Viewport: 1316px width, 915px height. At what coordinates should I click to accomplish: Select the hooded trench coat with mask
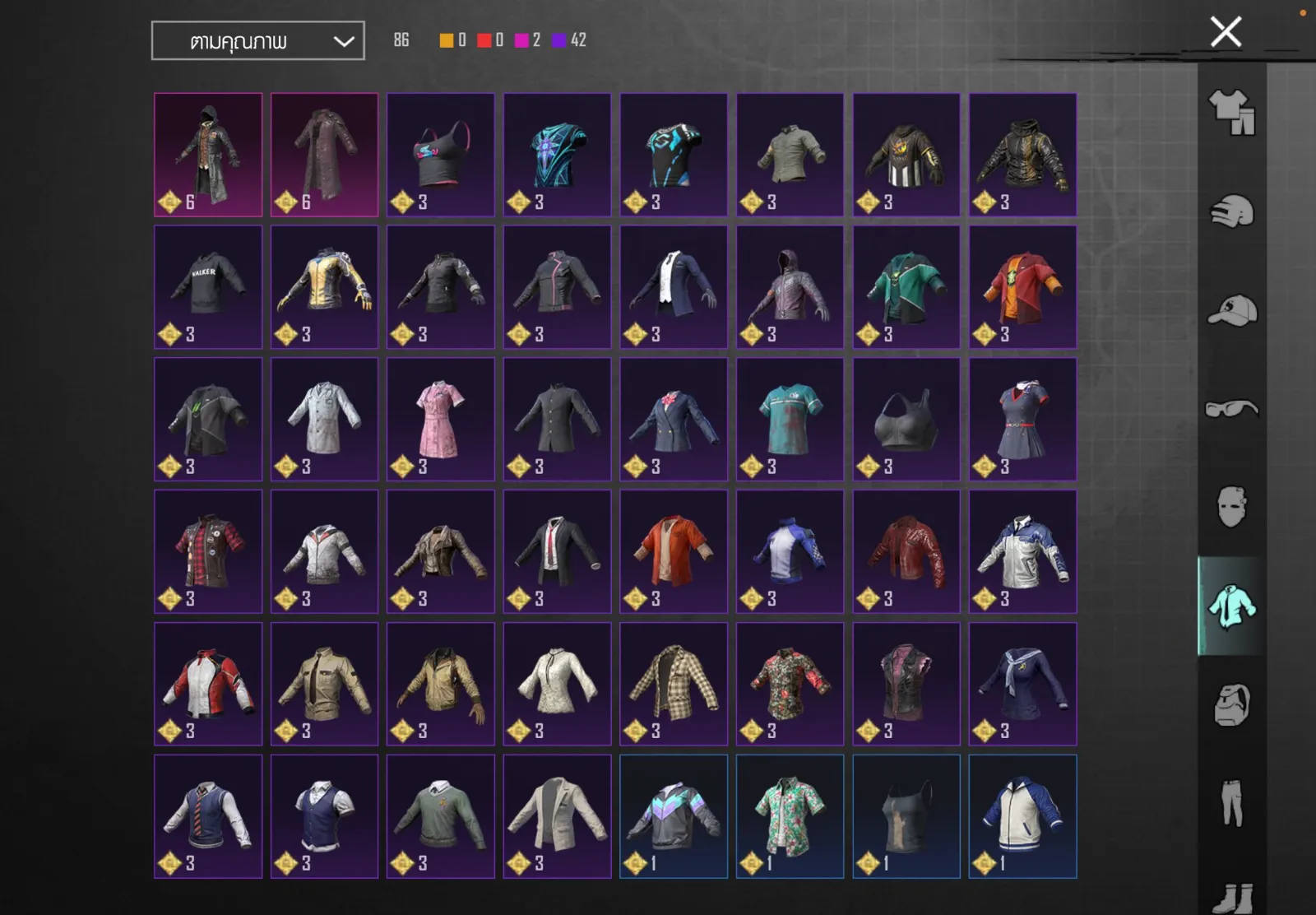click(208, 154)
